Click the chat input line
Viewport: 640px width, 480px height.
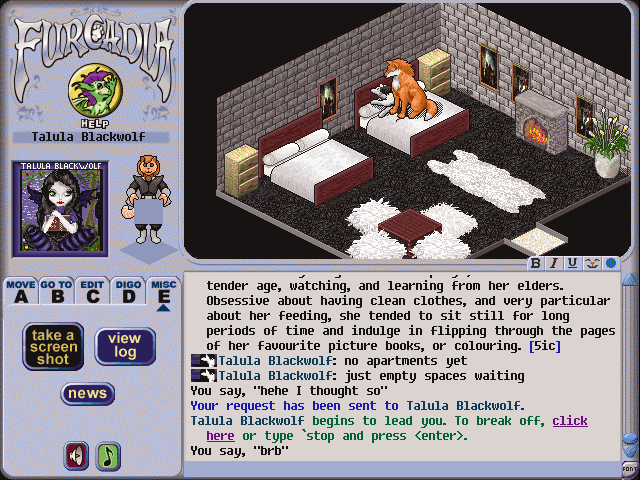click(400, 468)
